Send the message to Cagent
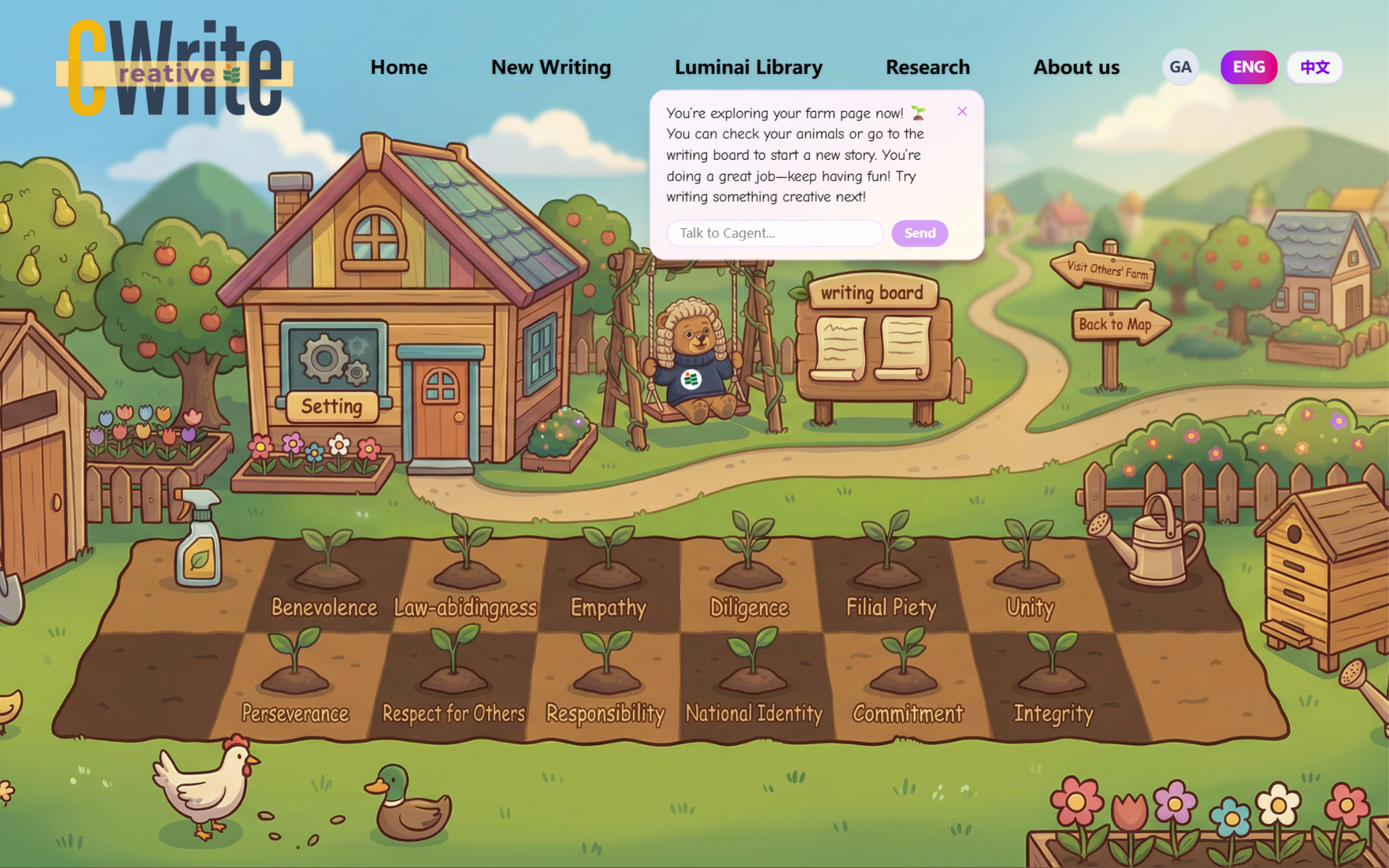The height and width of the screenshot is (868, 1389). [919, 233]
